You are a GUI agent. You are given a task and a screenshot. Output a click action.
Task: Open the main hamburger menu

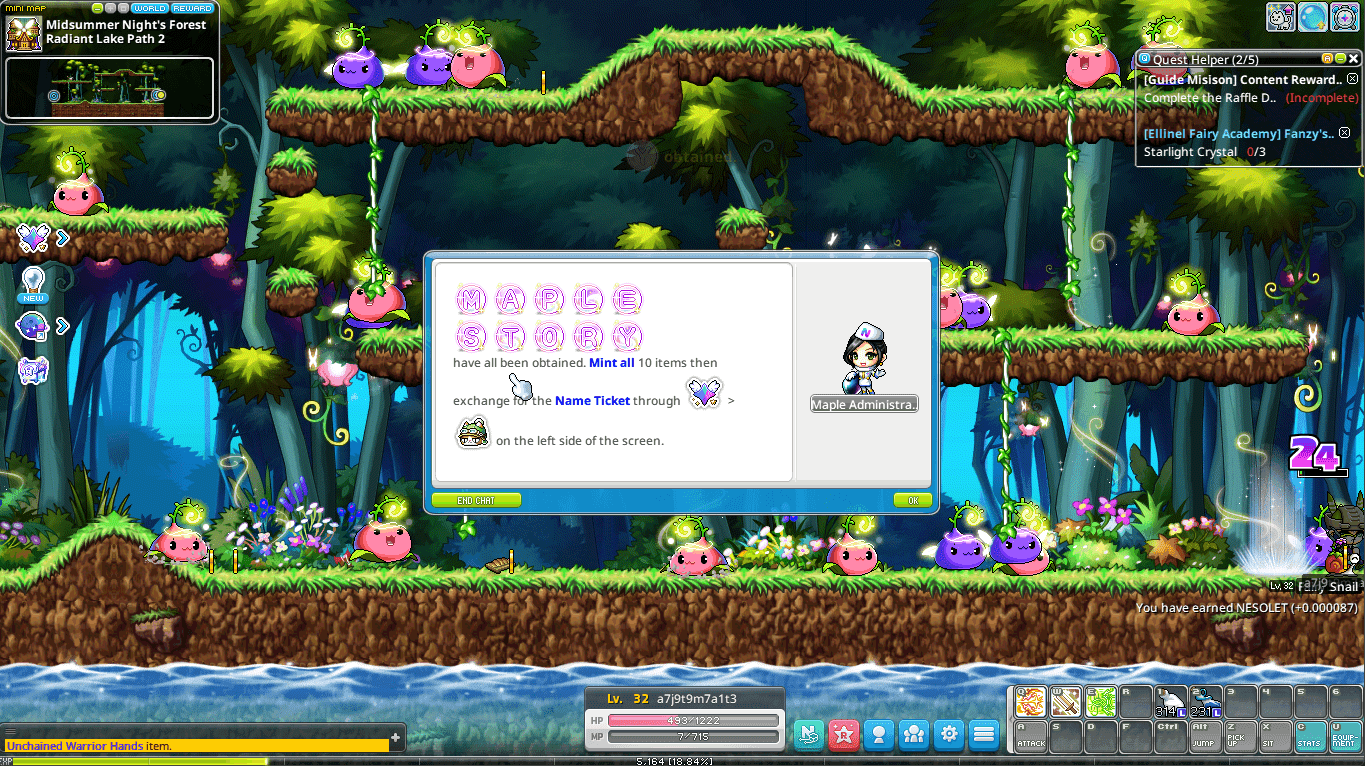coord(984,735)
